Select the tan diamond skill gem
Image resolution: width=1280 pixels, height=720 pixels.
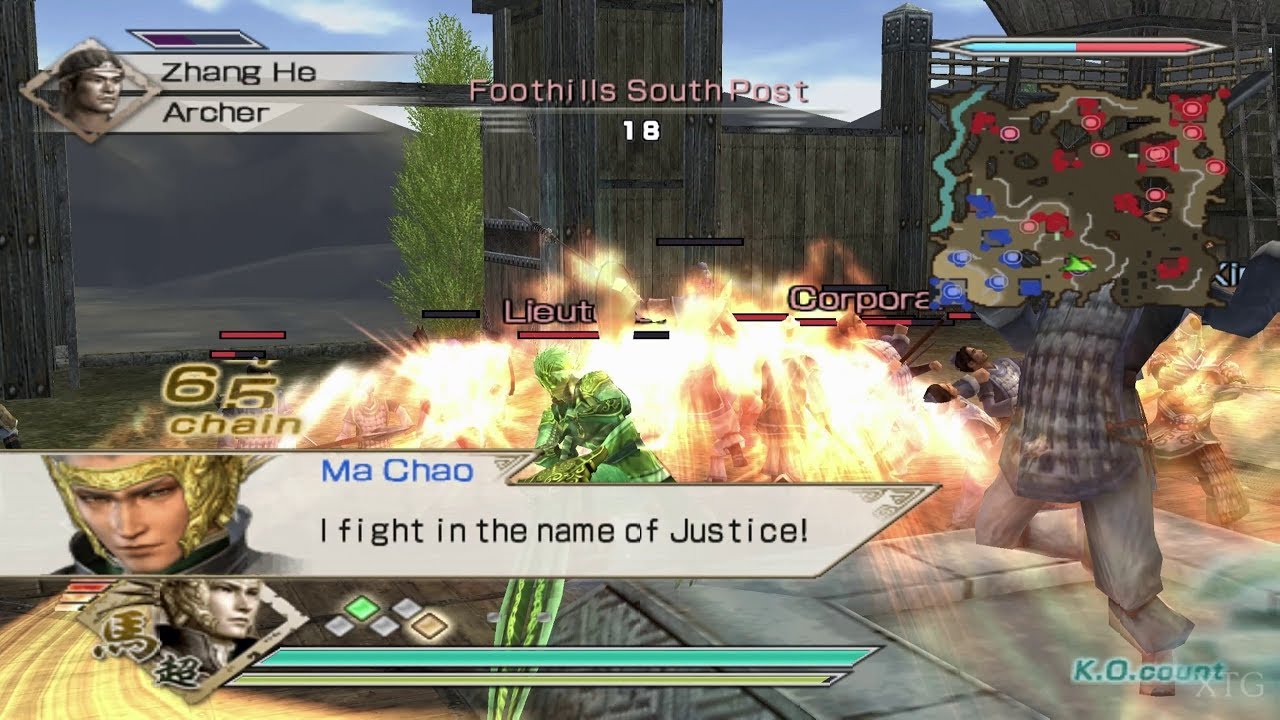point(430,625)
